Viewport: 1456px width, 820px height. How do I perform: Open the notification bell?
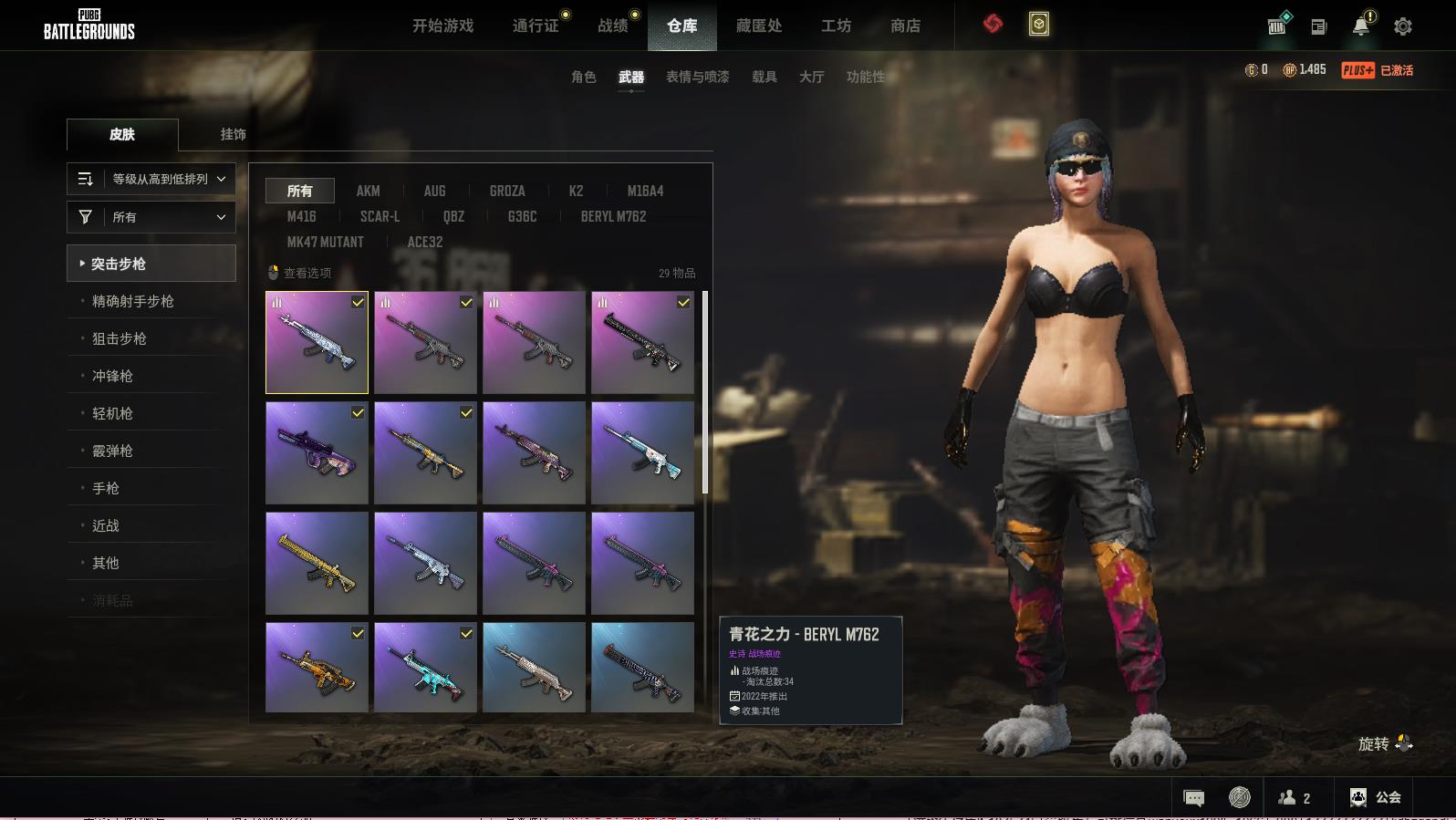click(x=1361, y=26)
